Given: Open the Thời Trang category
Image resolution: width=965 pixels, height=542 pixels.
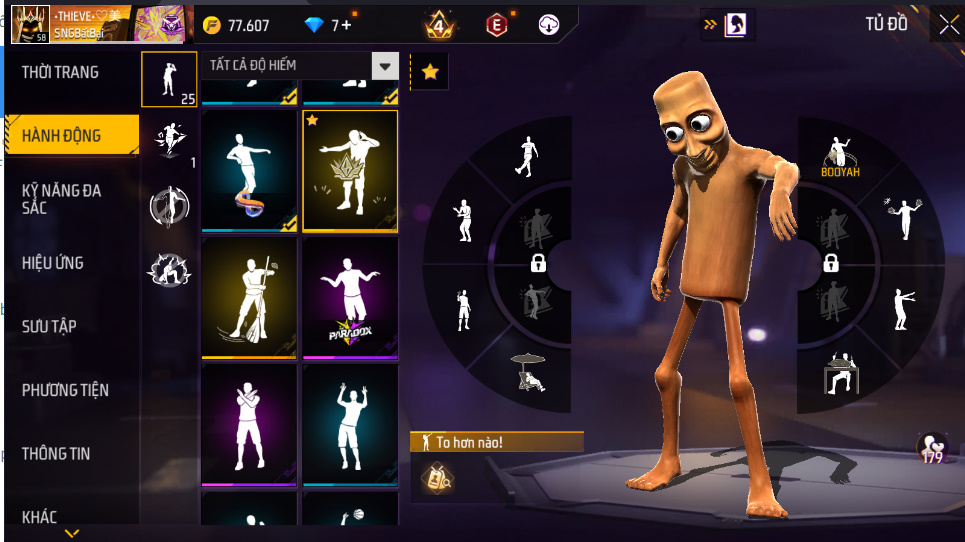Looking at the screenshot, I should 62,72.
